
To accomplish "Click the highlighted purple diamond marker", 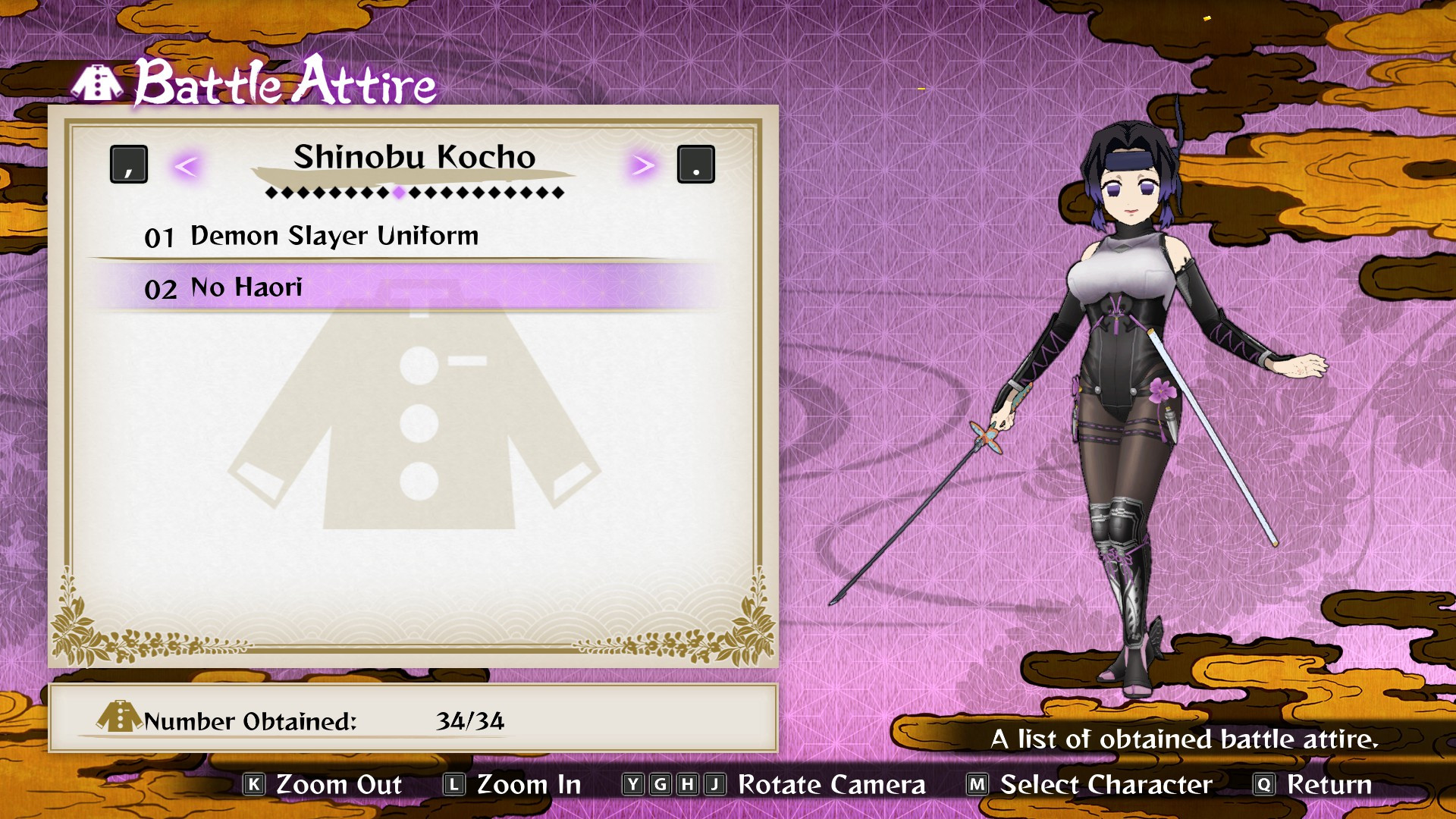I will click(x=398, y=193).
